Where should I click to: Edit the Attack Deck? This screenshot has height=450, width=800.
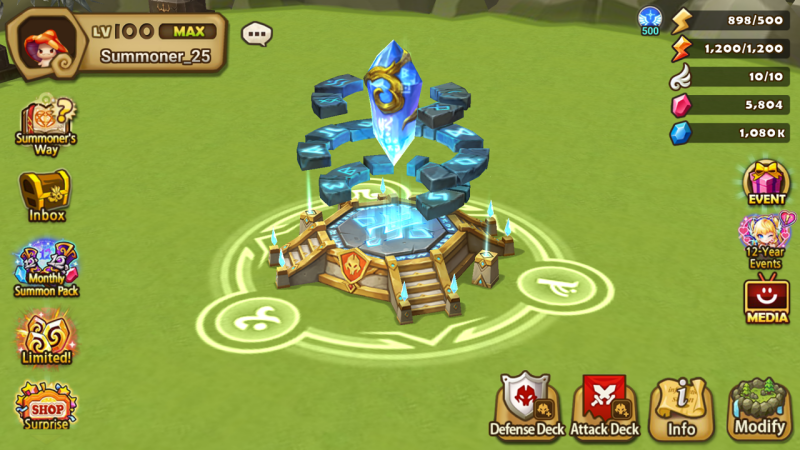tap(604, 405)
